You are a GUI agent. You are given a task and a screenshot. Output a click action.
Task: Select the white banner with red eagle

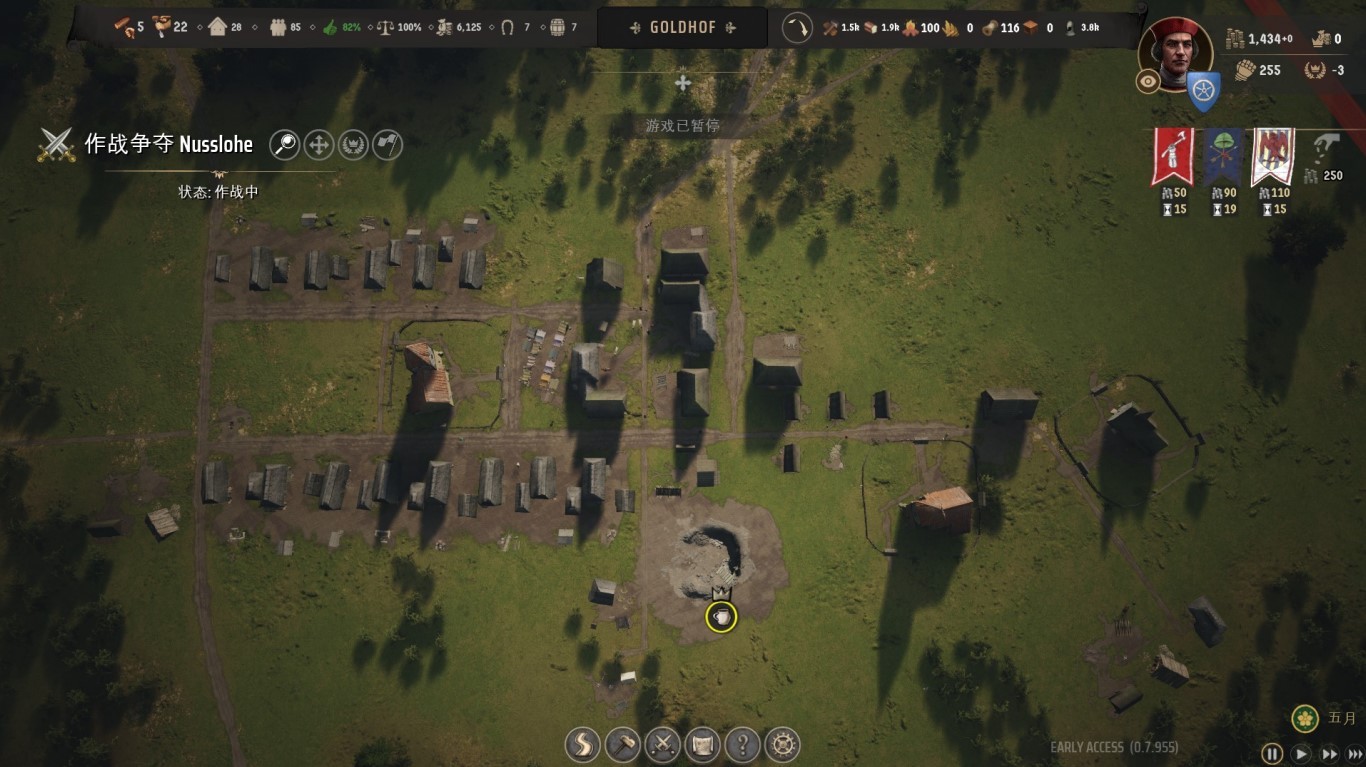1272,156
